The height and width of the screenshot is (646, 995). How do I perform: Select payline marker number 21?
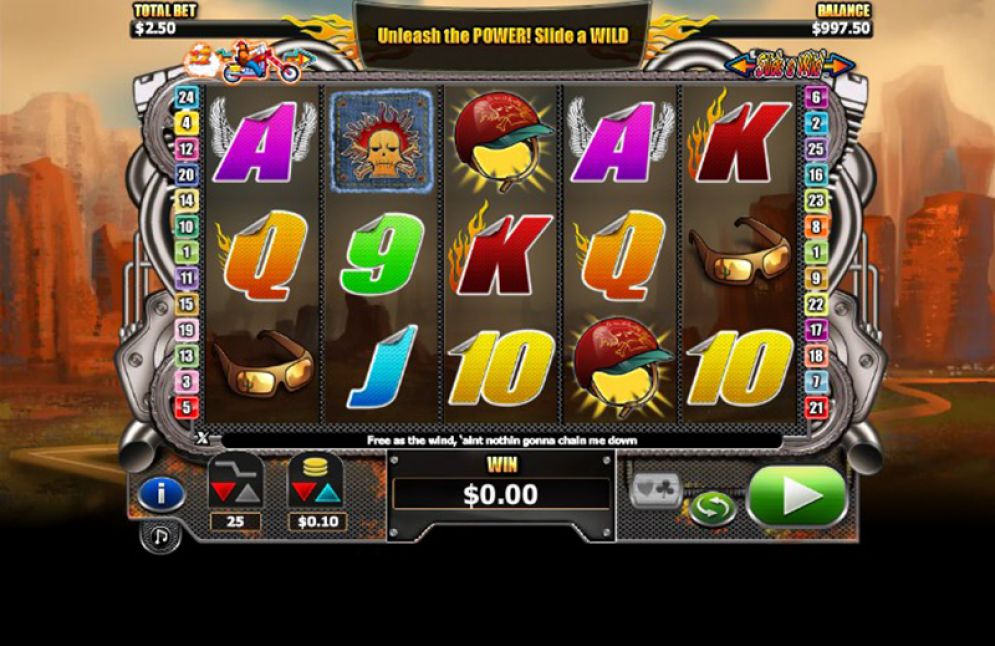click(x=816, y=407)
